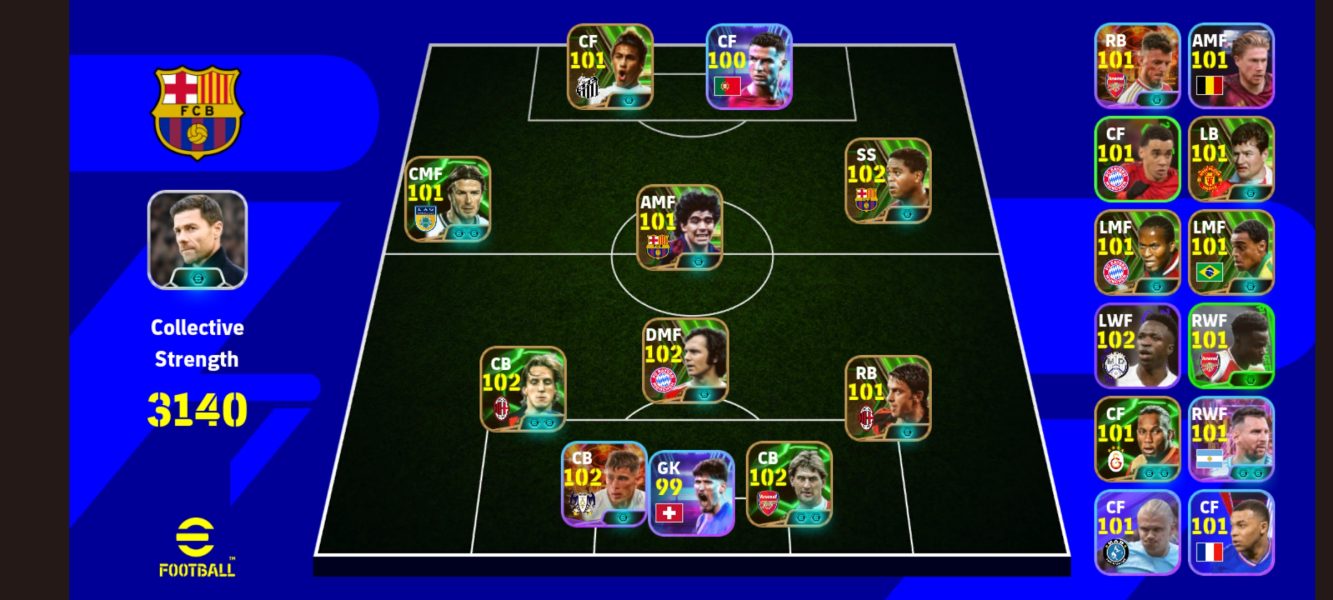This screenshot has width=1333, height=600.
Task: Pick the CMF 101 player card
Action: coord(448,199)
